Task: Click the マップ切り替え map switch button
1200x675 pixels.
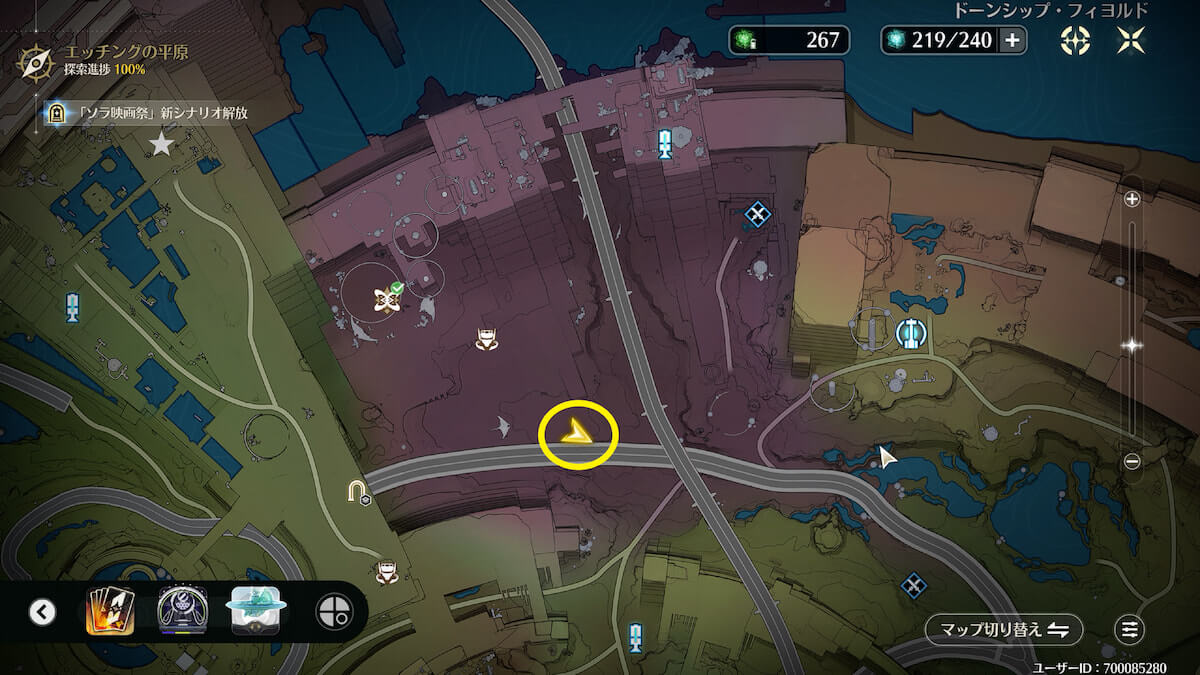Action: tap(1004, 630)
